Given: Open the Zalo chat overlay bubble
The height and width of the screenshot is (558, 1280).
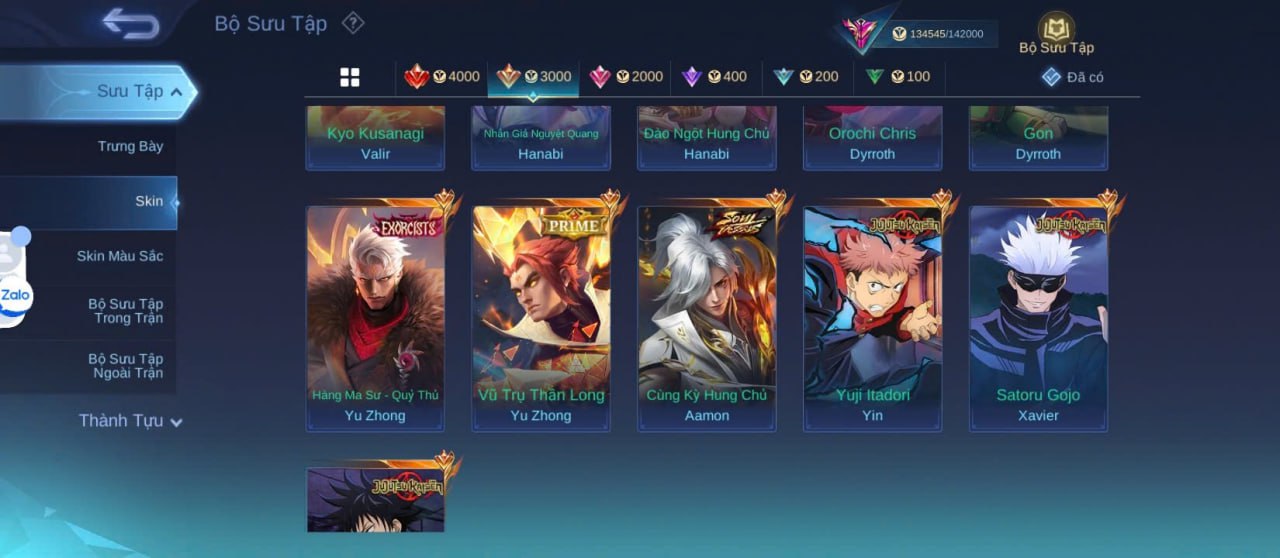Looking at the screenshot, I should pyautogui.click(x=16, y=296).
